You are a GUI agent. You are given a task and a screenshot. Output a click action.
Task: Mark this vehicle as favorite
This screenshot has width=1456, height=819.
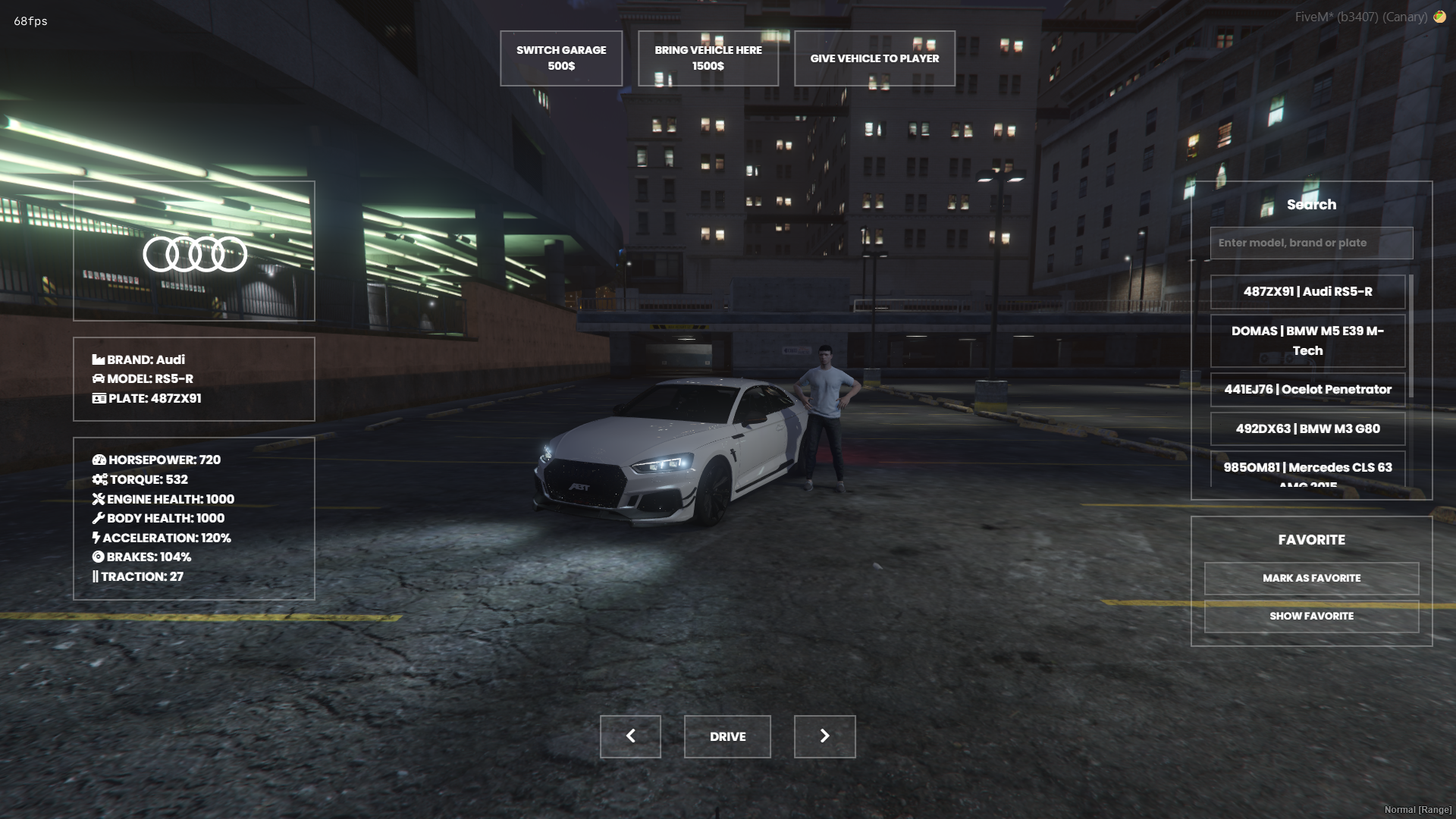pyautogui.click(x=1311, y=579)
